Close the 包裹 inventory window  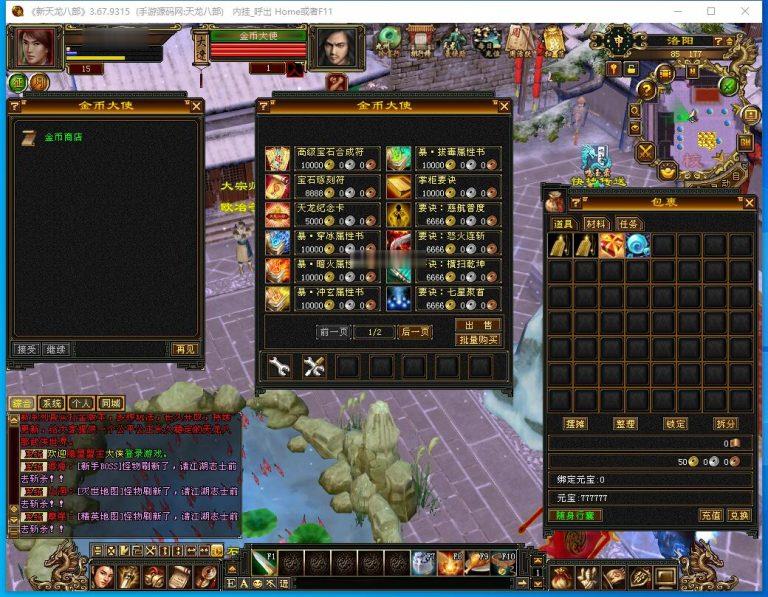(749, 202)
